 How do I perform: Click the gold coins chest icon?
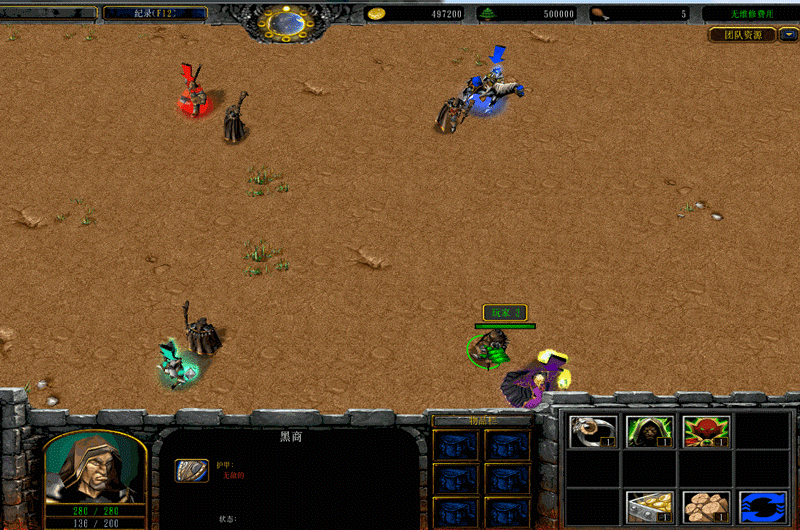coord(649,507)
